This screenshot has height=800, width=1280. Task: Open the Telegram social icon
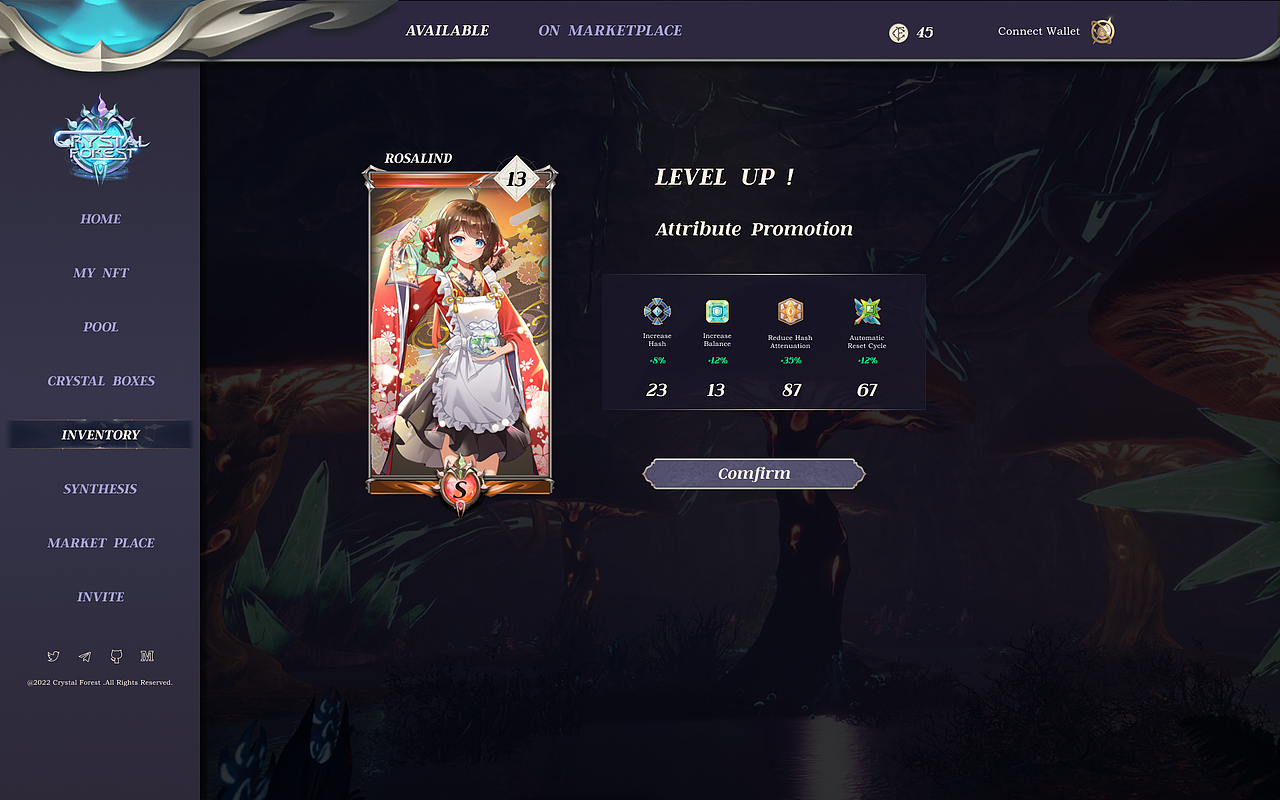(x=84, y=656)
